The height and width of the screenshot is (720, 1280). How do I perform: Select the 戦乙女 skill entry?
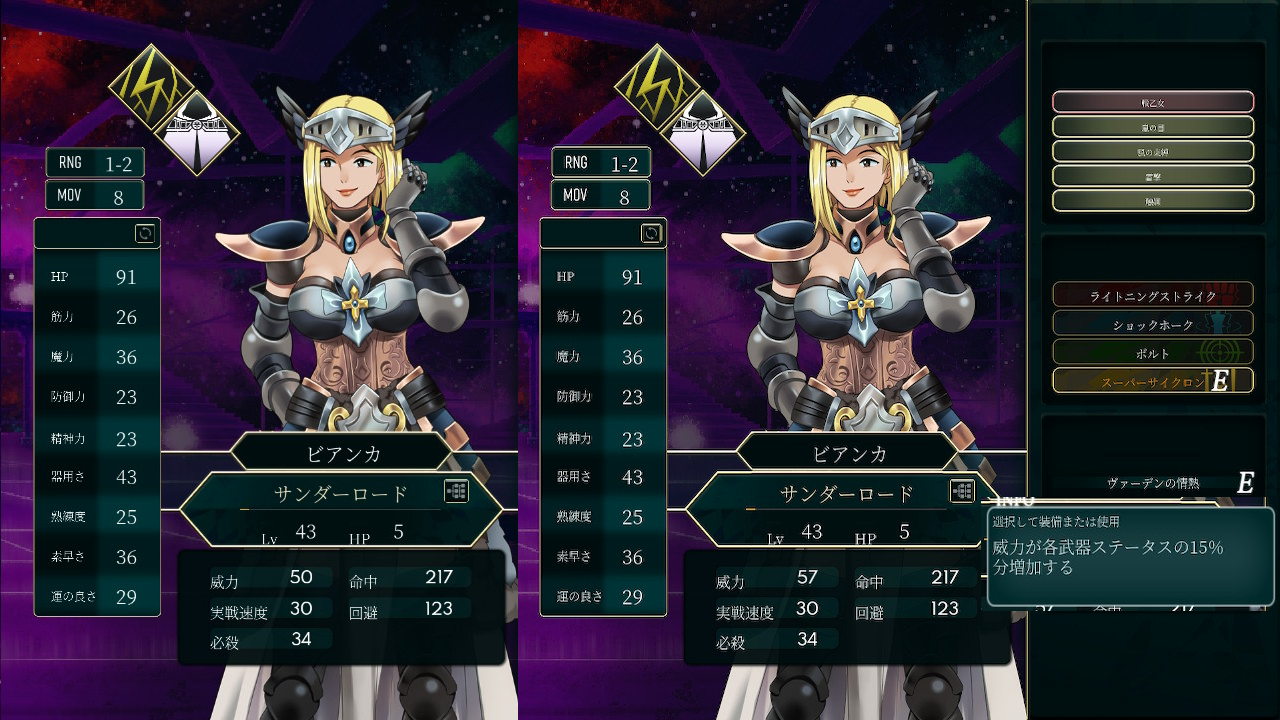pyautogui.click(x=1152, y=102)
